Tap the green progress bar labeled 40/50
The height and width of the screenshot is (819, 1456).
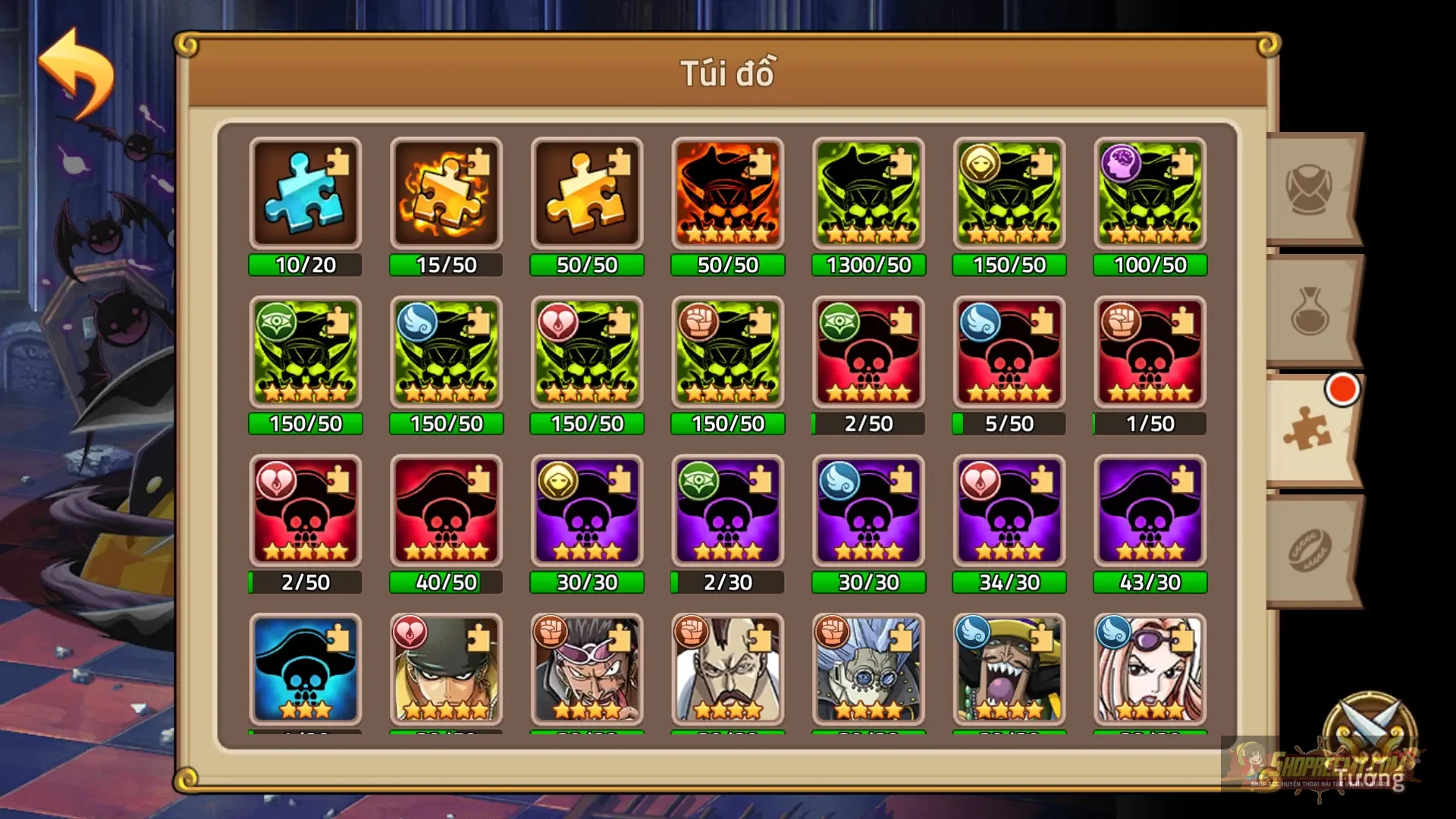pyautogui.click(x=446, y=582)
